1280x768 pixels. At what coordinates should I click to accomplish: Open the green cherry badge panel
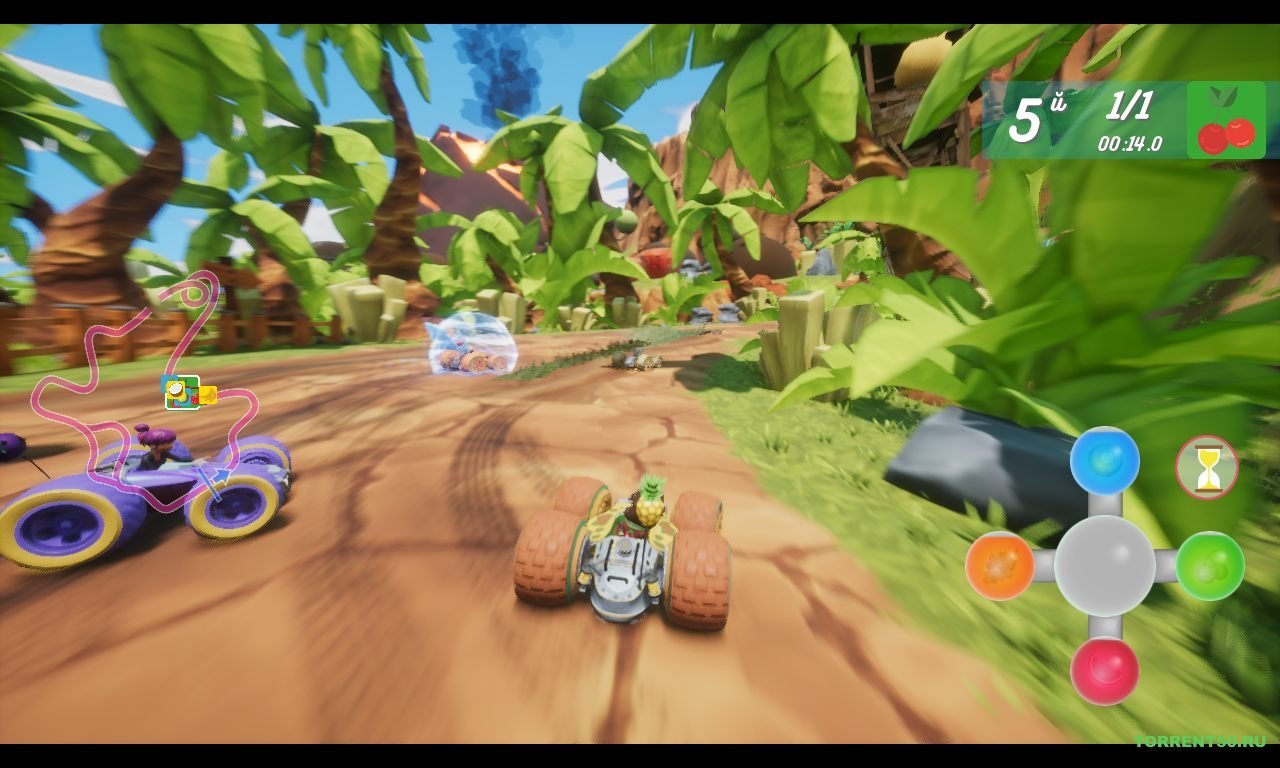[1229, 120]
